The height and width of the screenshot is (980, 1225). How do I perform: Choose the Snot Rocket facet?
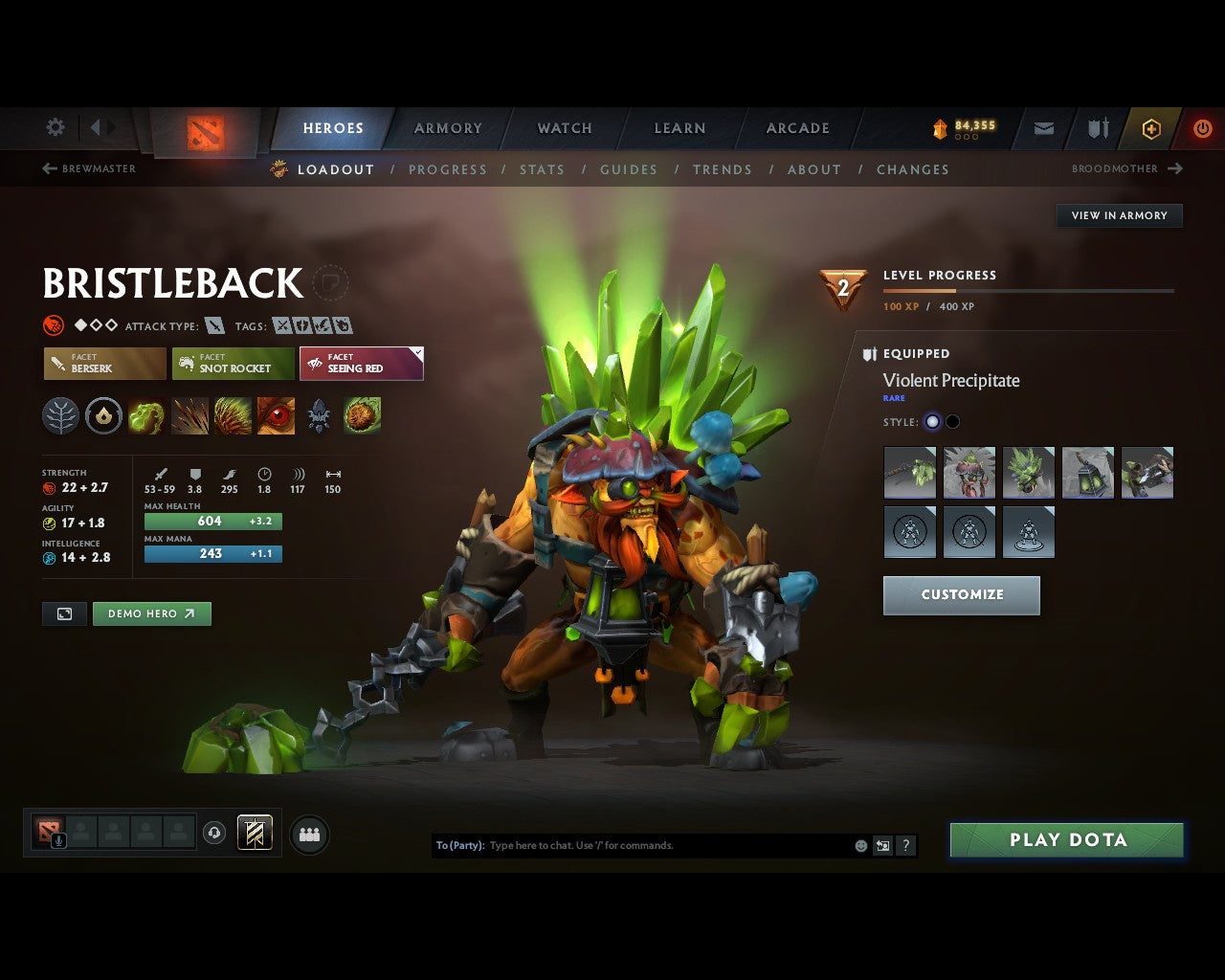(234, 364)
